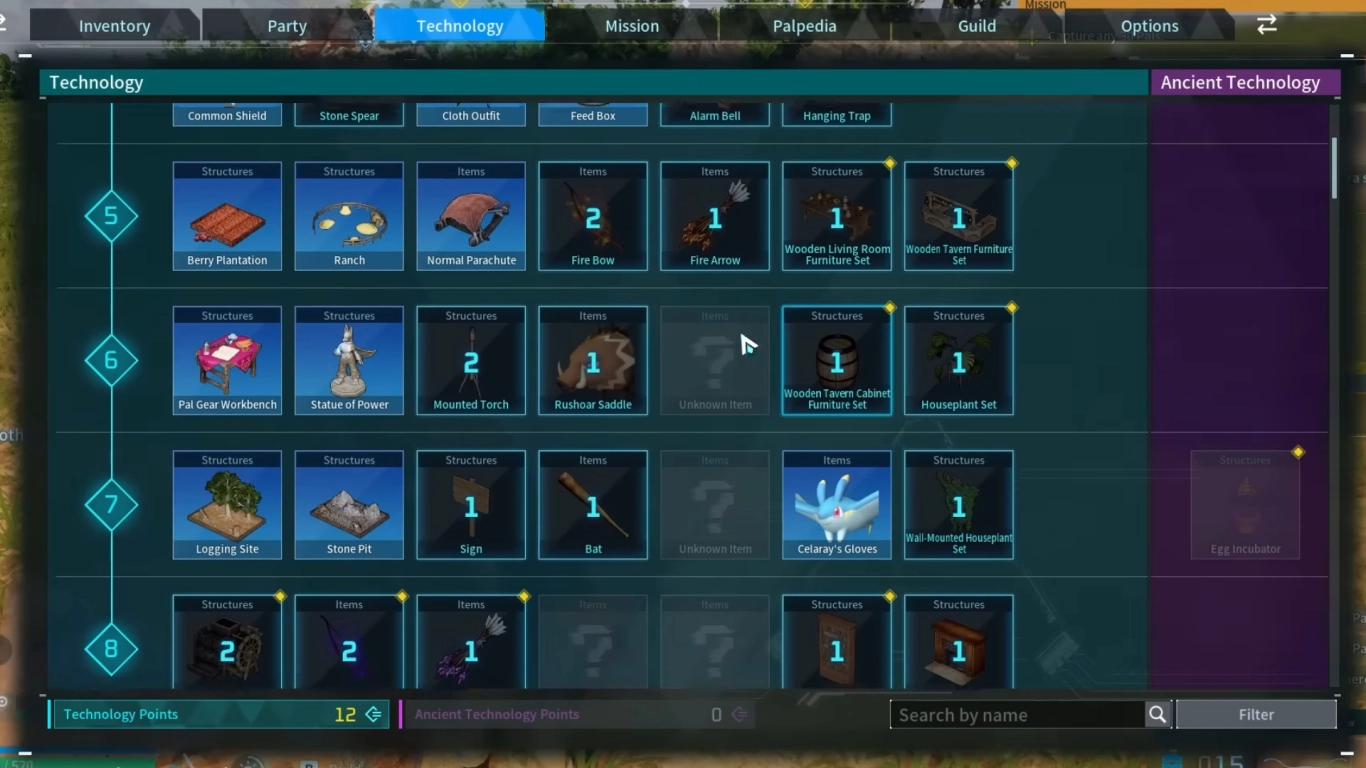Screen dimensions: 1366x768
Task: Choose the Ranch structure tile
Action: pos(349,216)
